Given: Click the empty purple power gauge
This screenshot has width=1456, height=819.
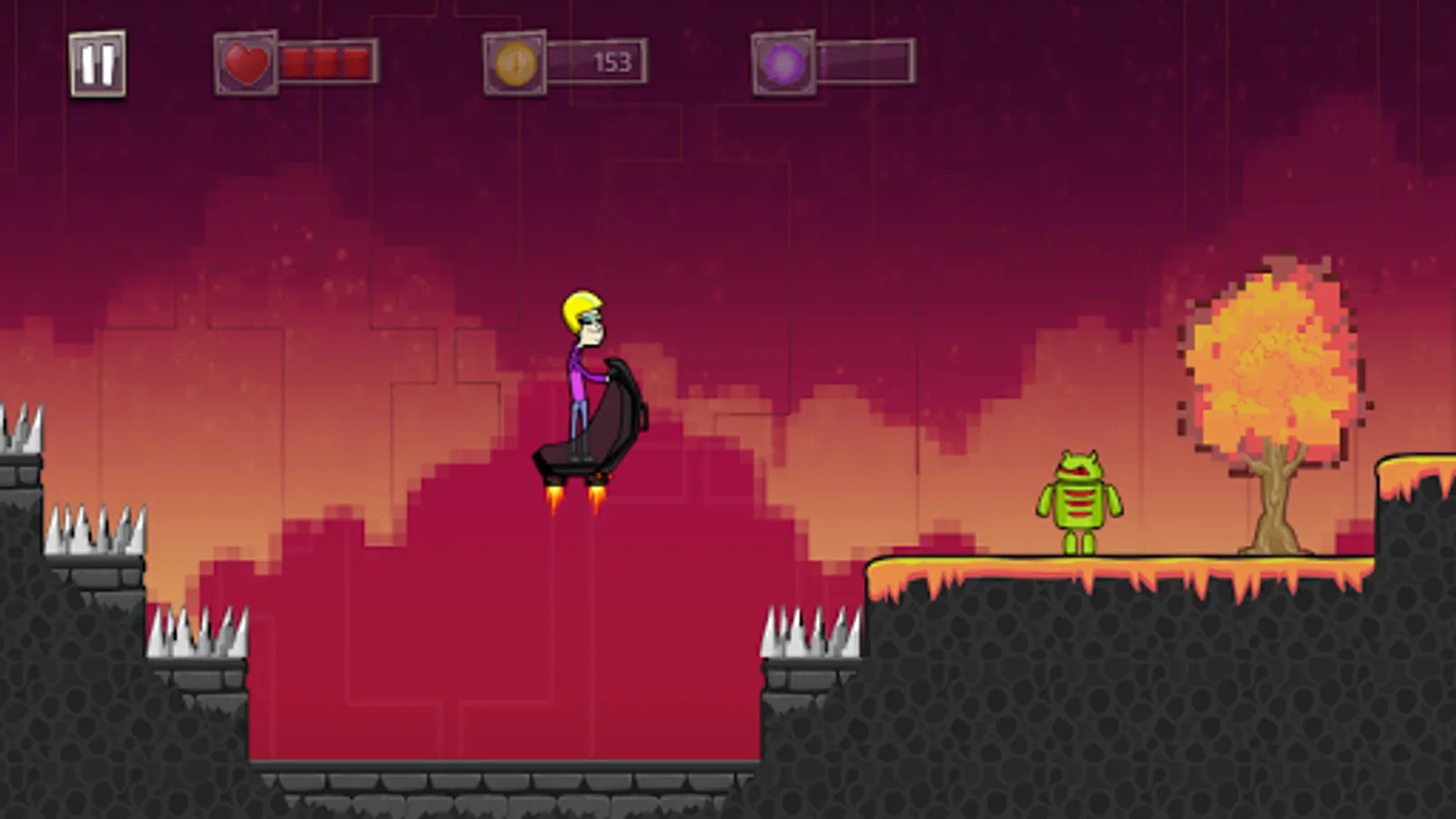Looking at the screenshot, I should [864, 62].
